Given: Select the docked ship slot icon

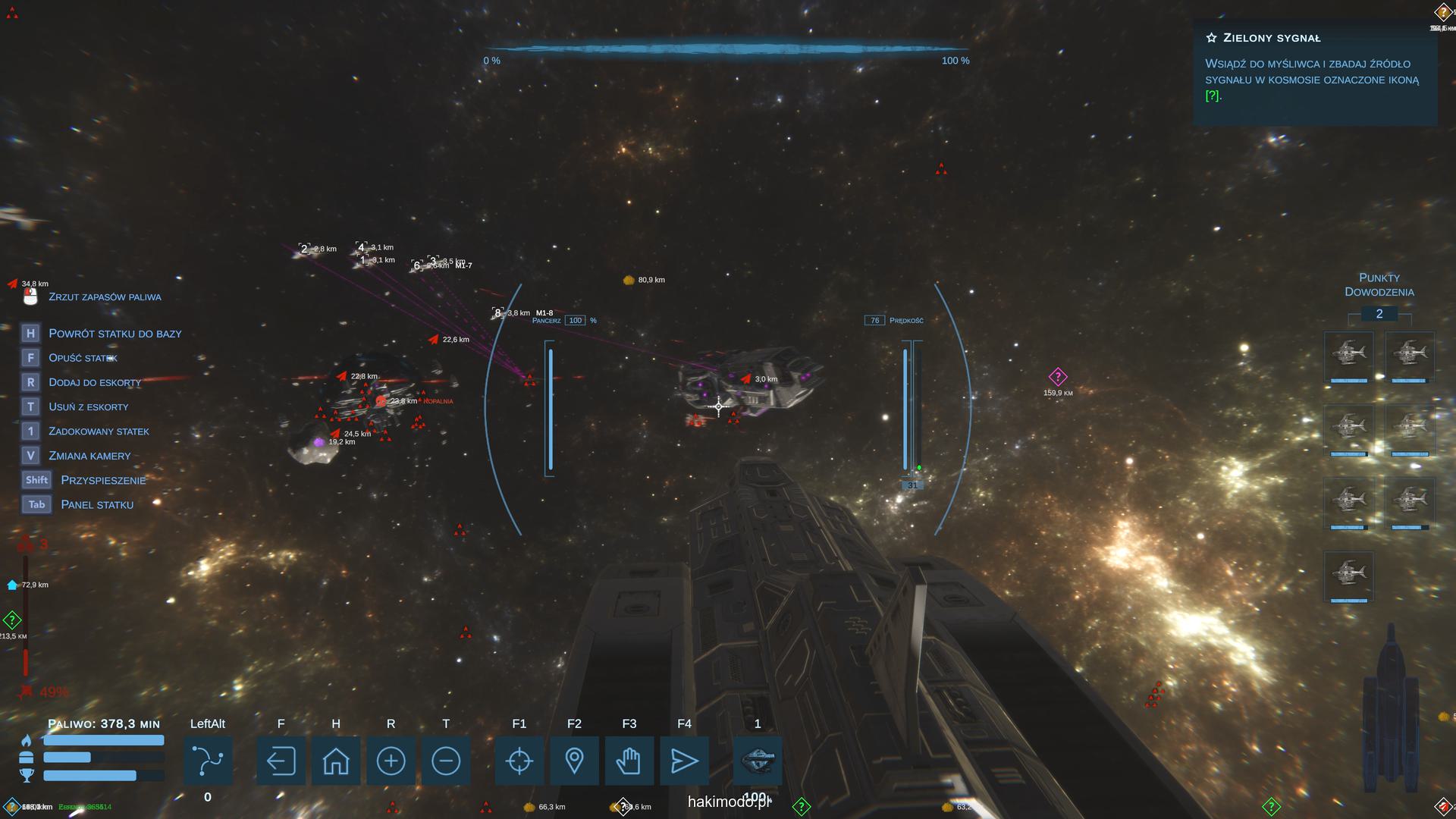Looking at the screenshot, I should (758, 761).
